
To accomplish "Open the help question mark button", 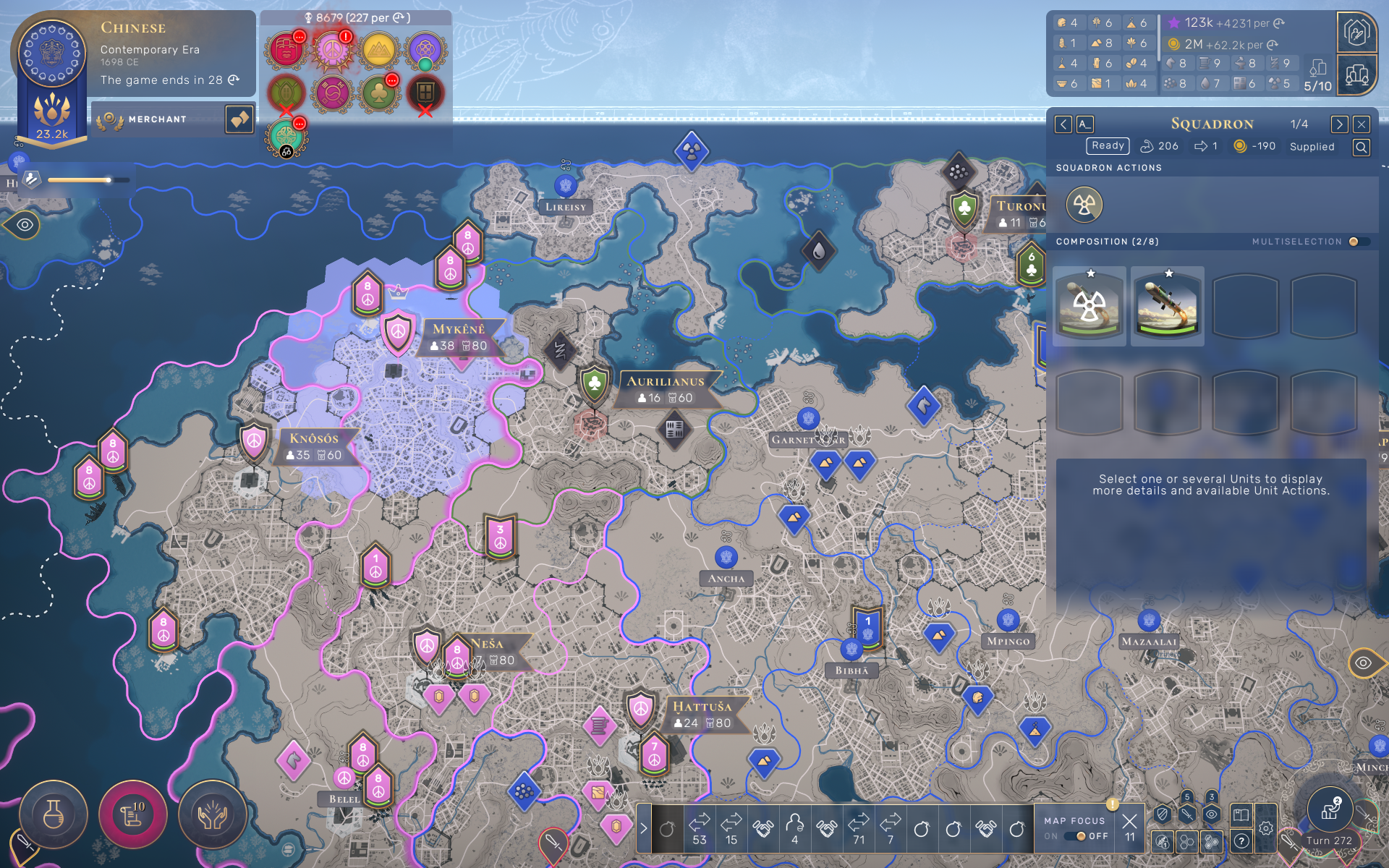I will click(1241, 841).
